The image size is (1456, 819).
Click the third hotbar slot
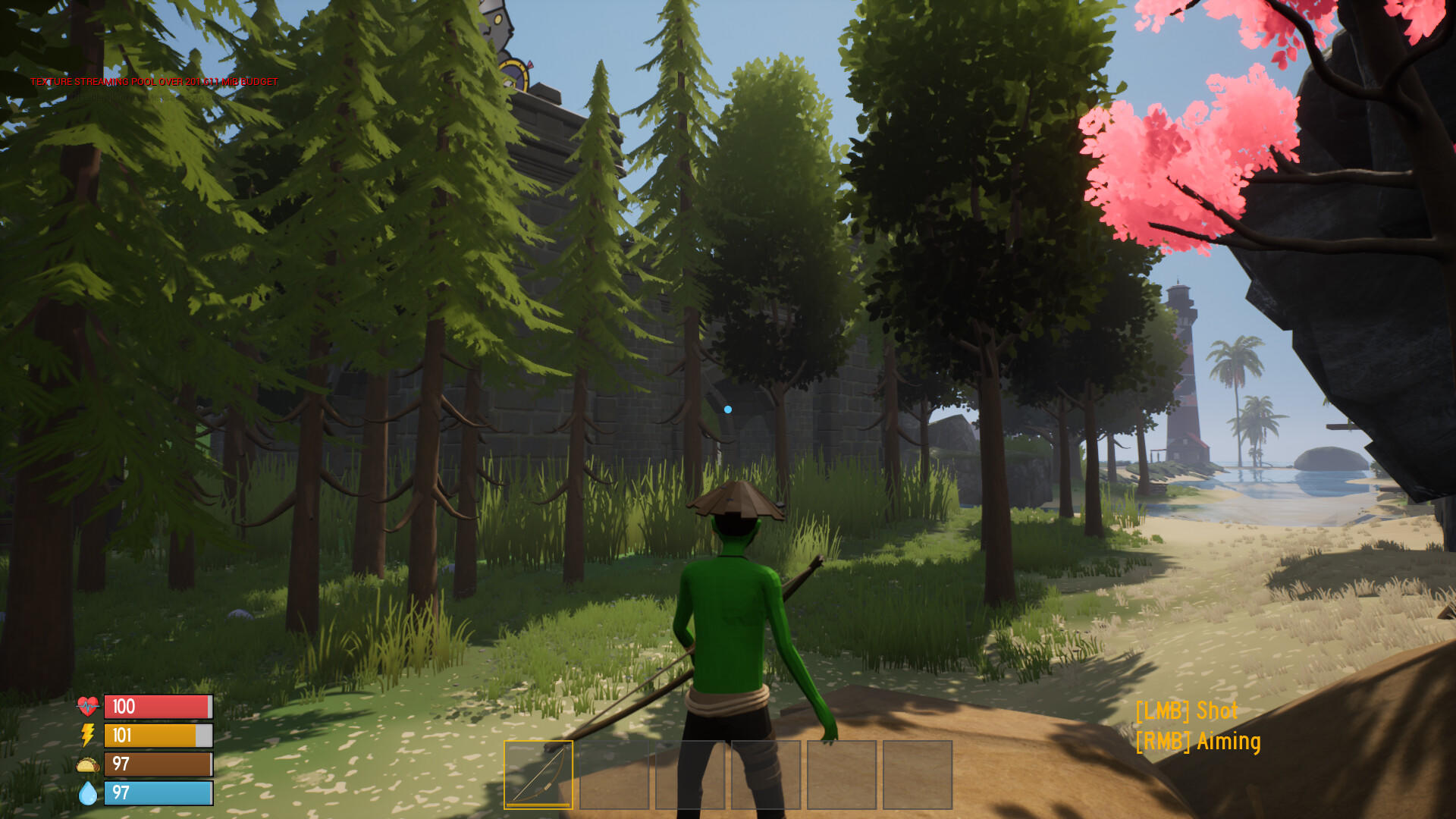tap(691, 775)
